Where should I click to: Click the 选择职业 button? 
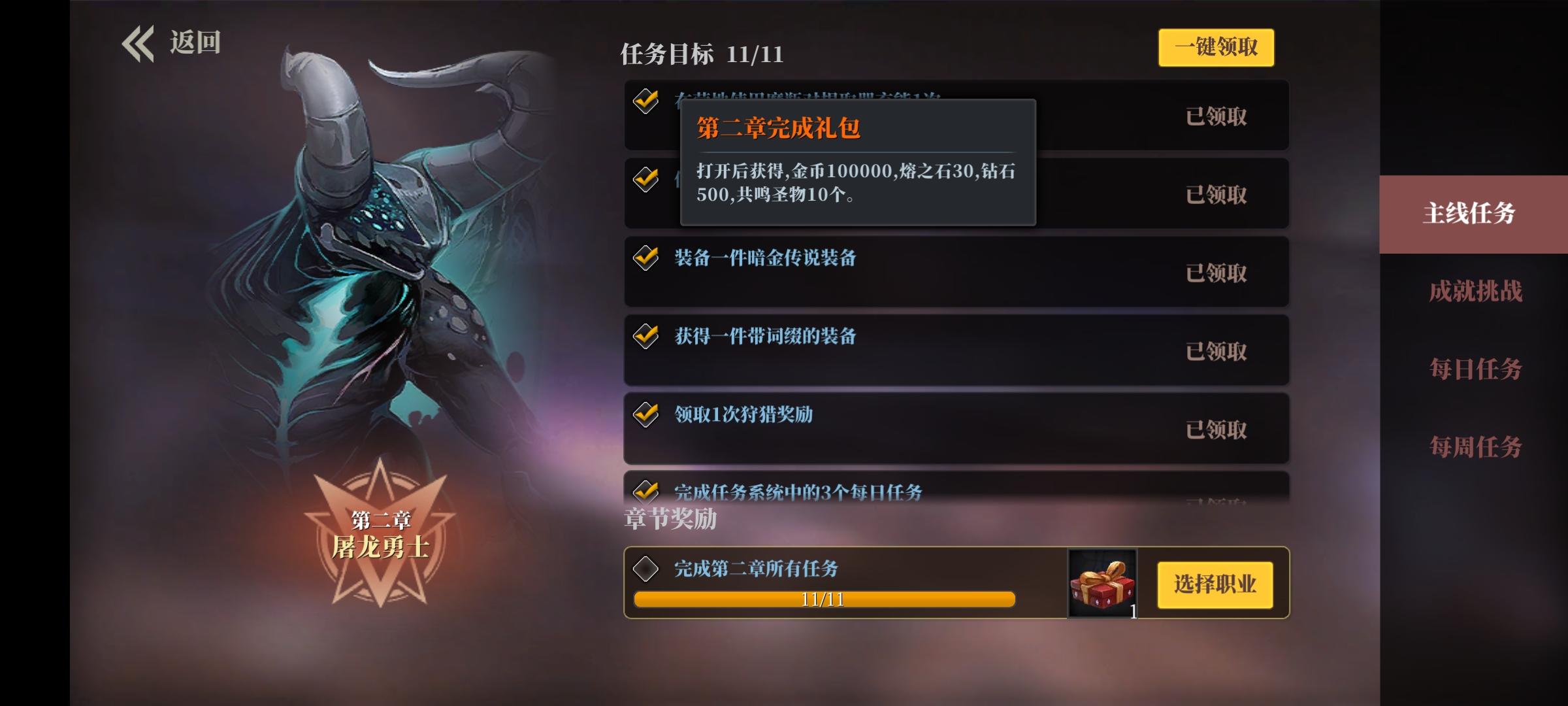pos(1214,585)
